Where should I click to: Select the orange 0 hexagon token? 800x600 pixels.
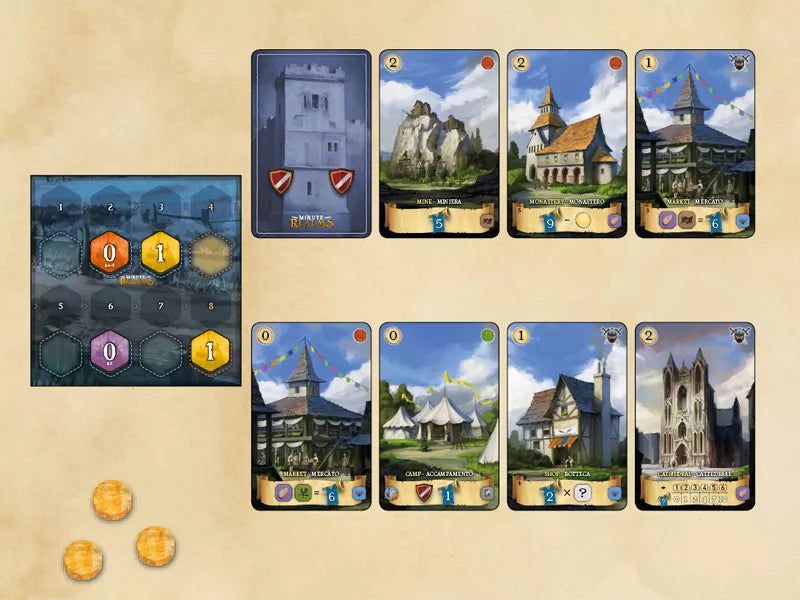[110, 253]
